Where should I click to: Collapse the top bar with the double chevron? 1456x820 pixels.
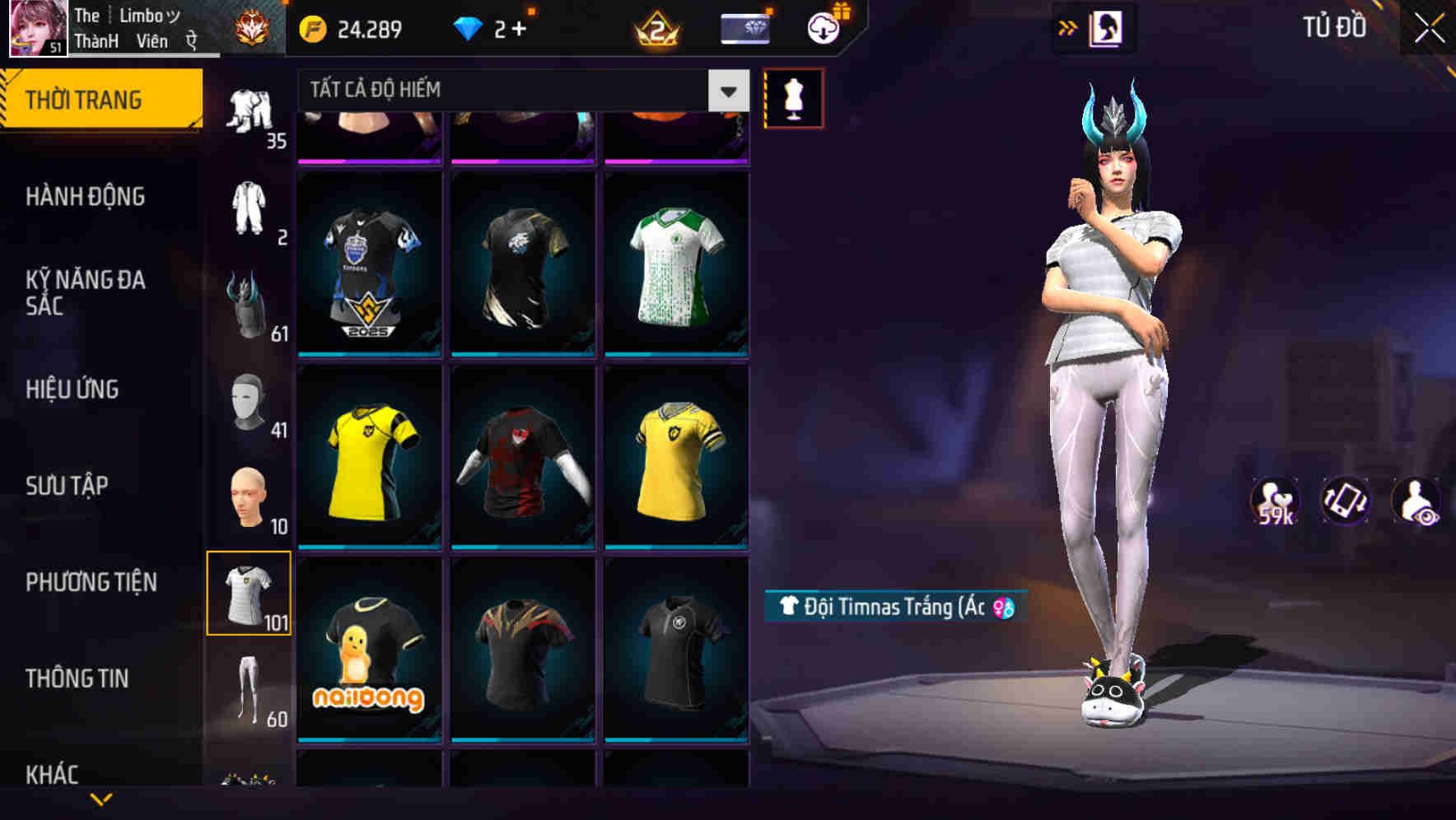click(x=1068, y=27)
